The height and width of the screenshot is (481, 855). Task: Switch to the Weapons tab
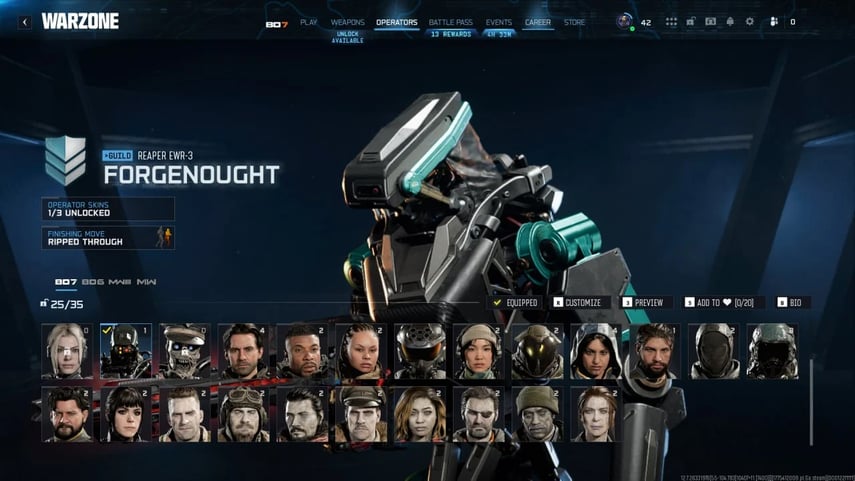(x=347, y=22)
